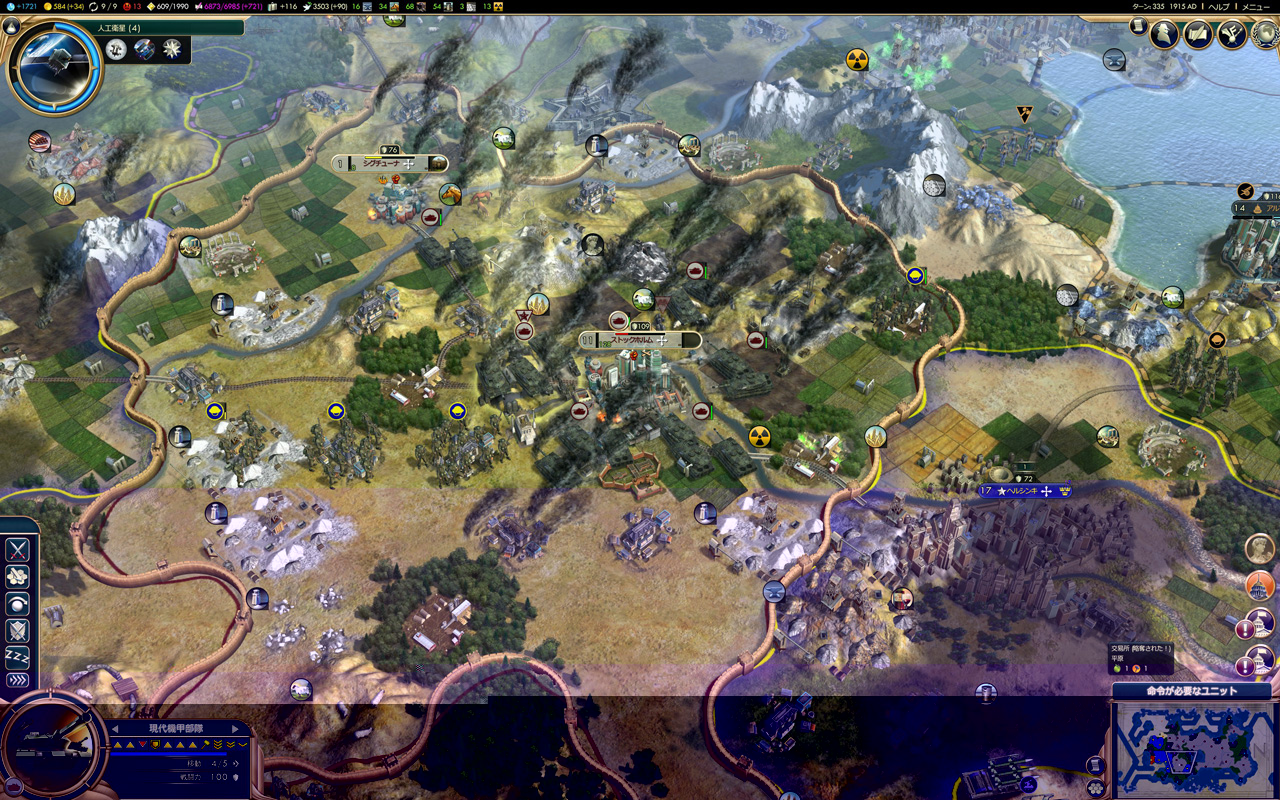Select the sleep (ZZZ) unit action
Image resolution: width=1280 pixels, height=800 pixels.
pos(17,656)
